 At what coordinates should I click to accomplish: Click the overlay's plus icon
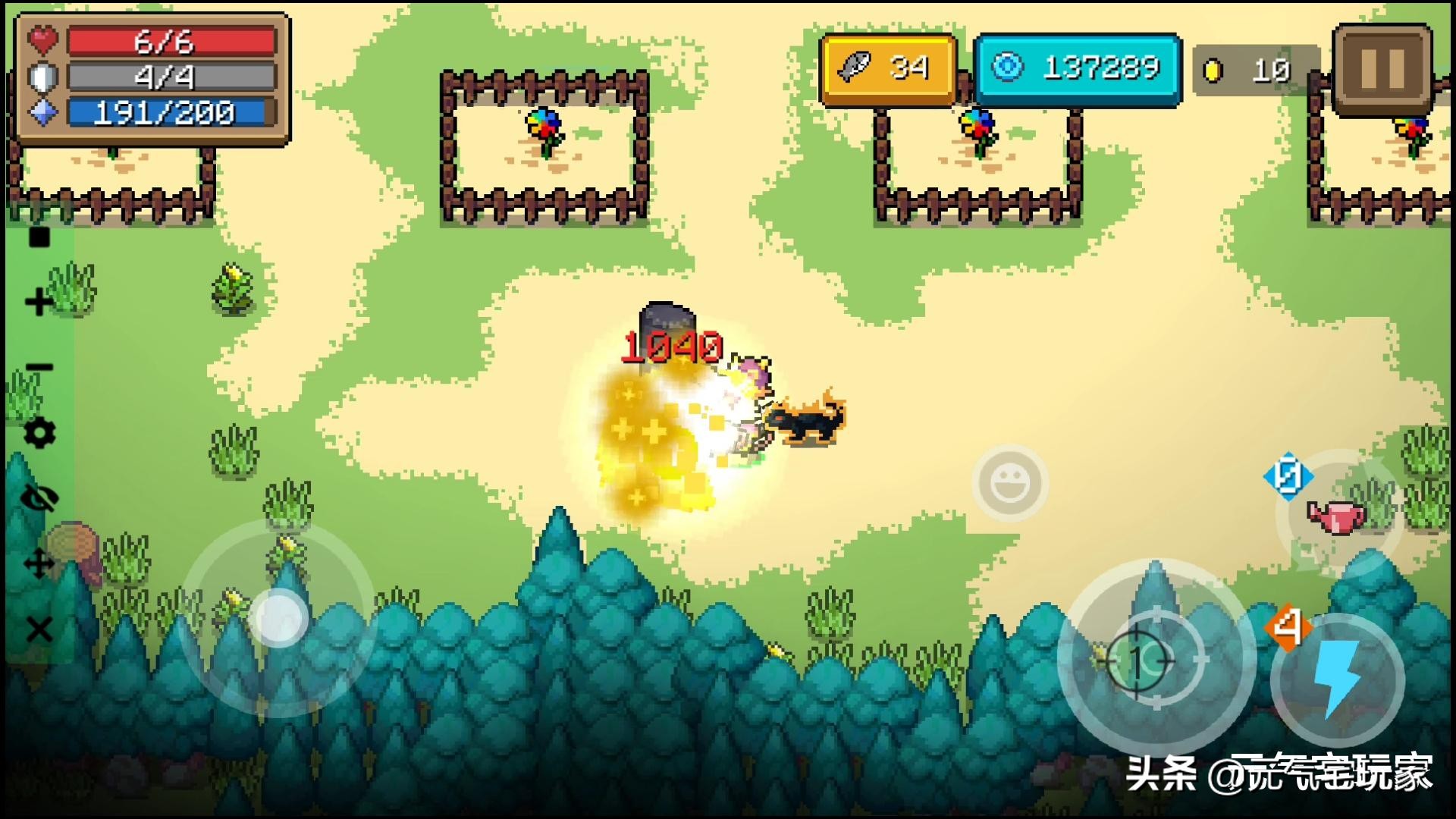coord(39,303)
